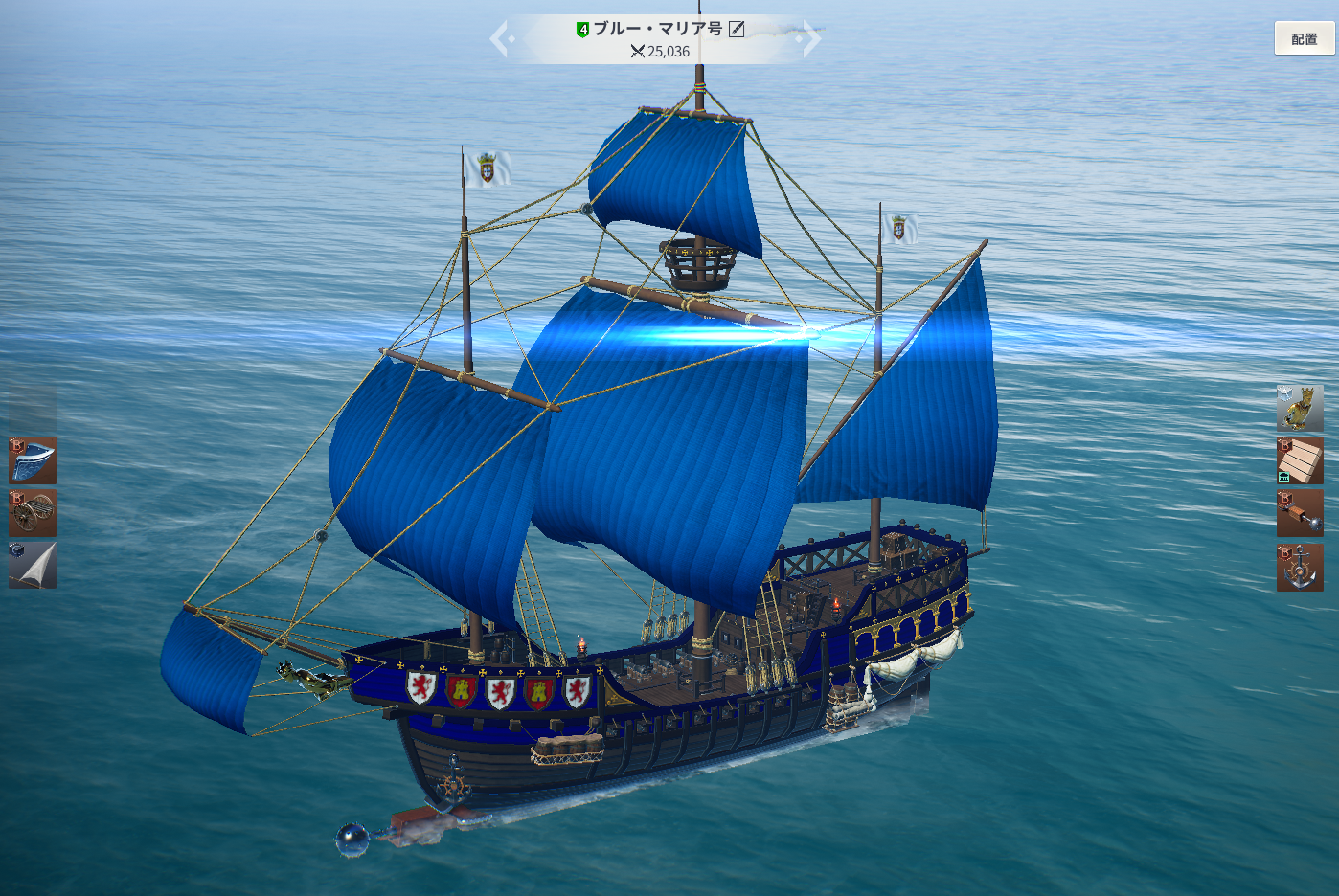Select the blue armor plating slot
Image resolution: width=1339 pixels, height=896 pixels.
[x=33, y=460]
